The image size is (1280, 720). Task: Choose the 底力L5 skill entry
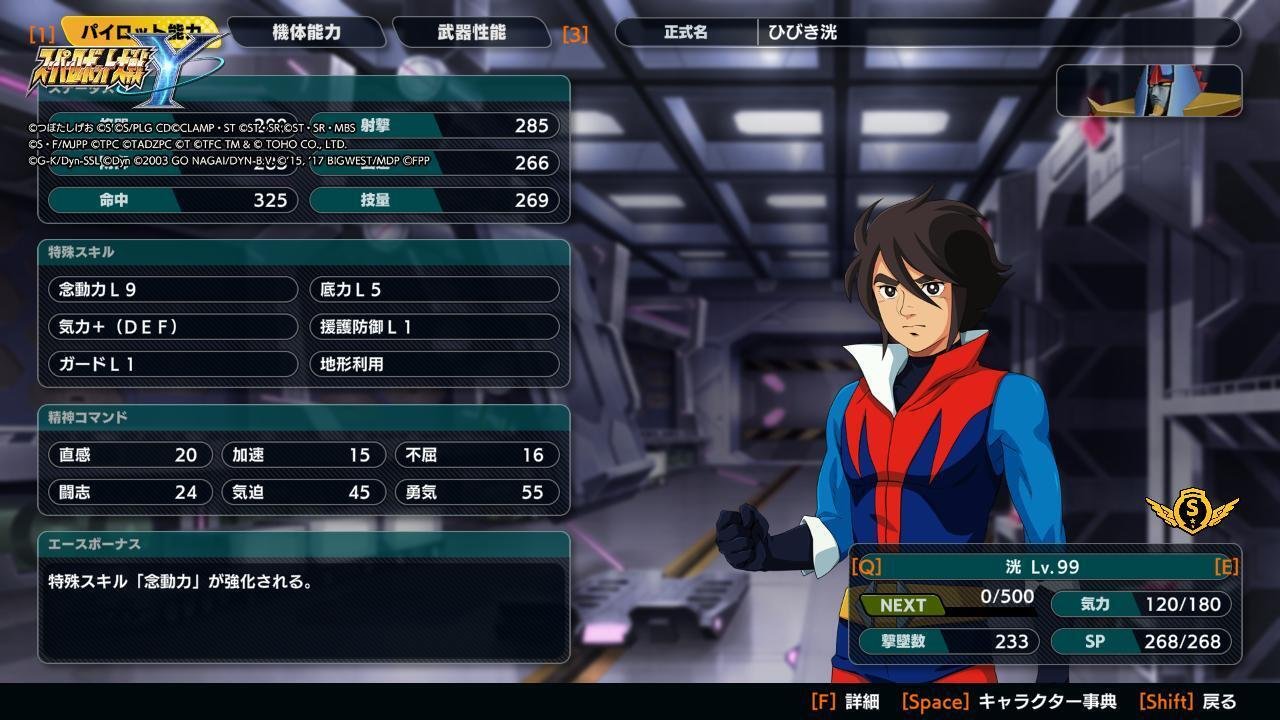pyautogui.click(x=434, y=290)
